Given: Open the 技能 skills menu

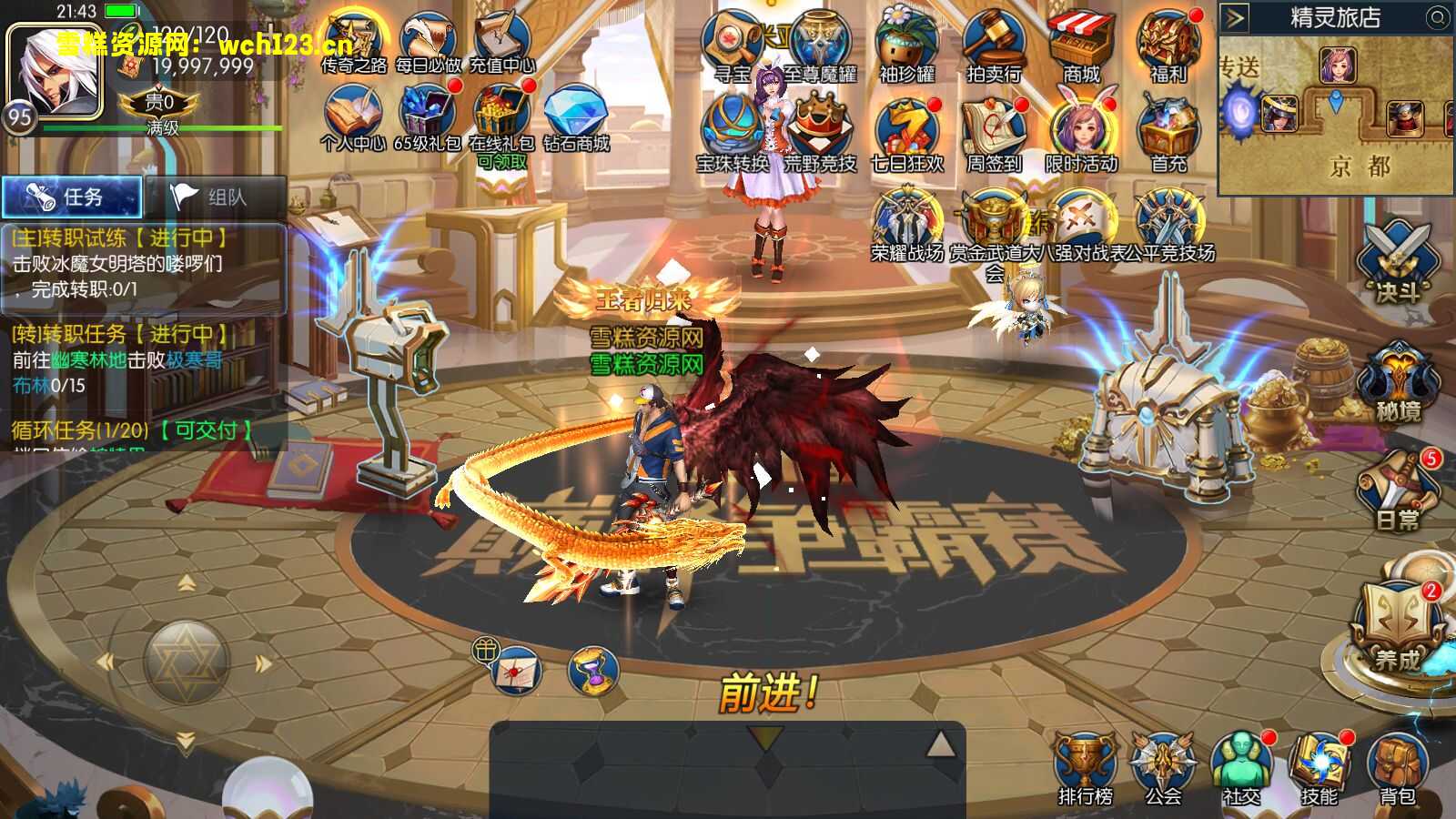Looking at the screenshot, I should [1319, 768].
